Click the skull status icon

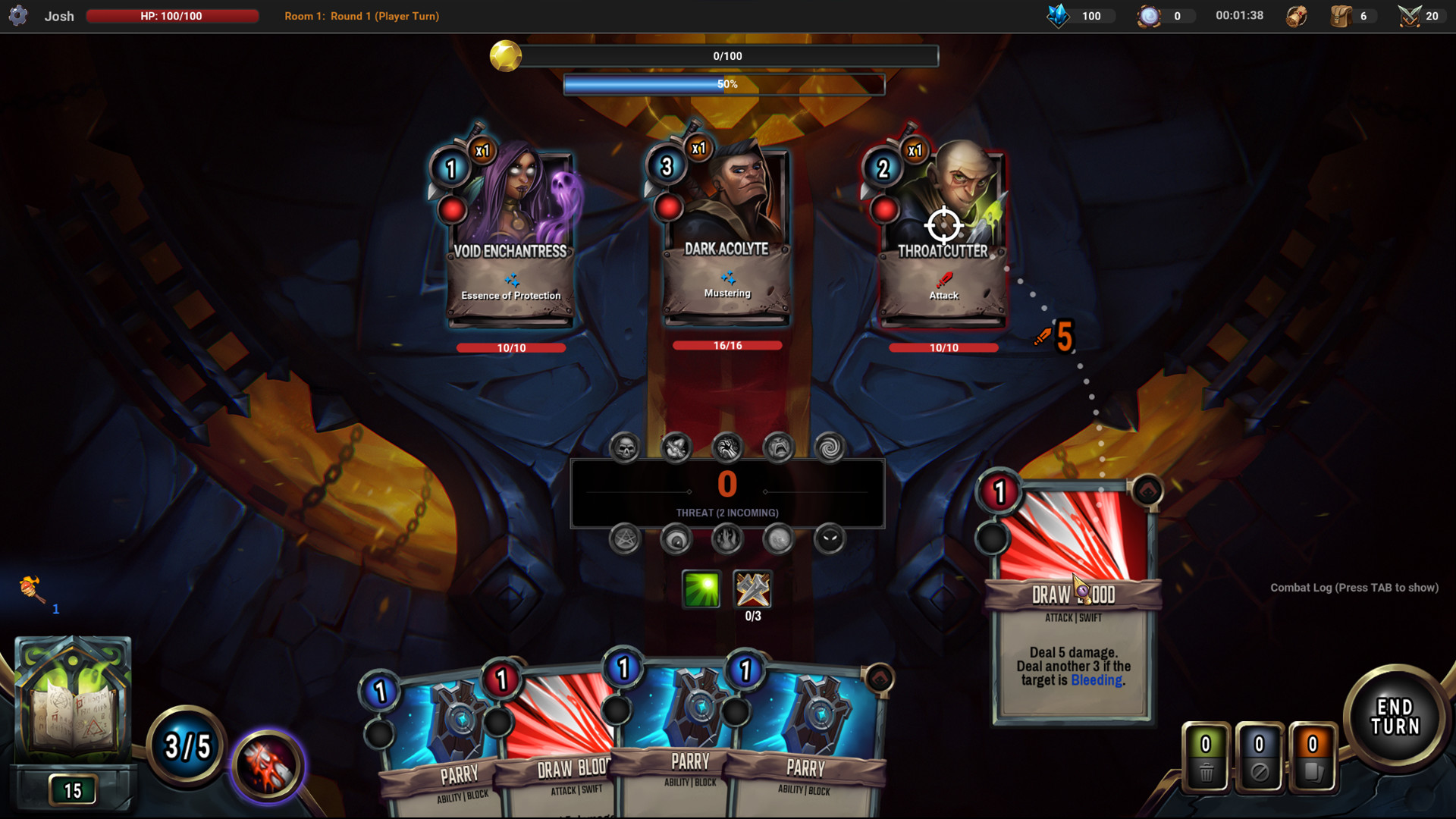coord(625,448)
